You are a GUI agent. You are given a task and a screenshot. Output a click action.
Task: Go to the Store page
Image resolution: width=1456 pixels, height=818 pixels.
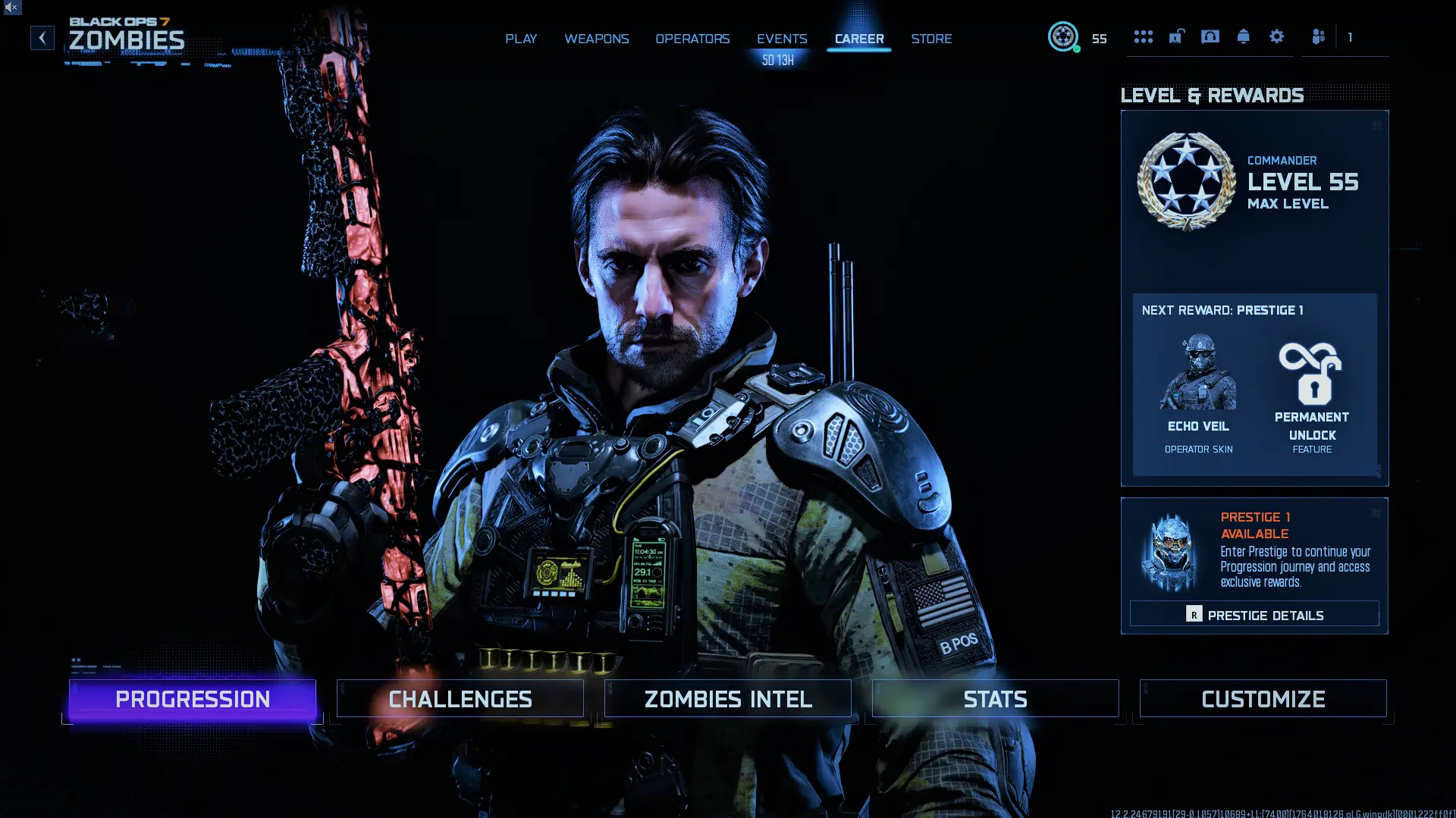pos(931,39)
